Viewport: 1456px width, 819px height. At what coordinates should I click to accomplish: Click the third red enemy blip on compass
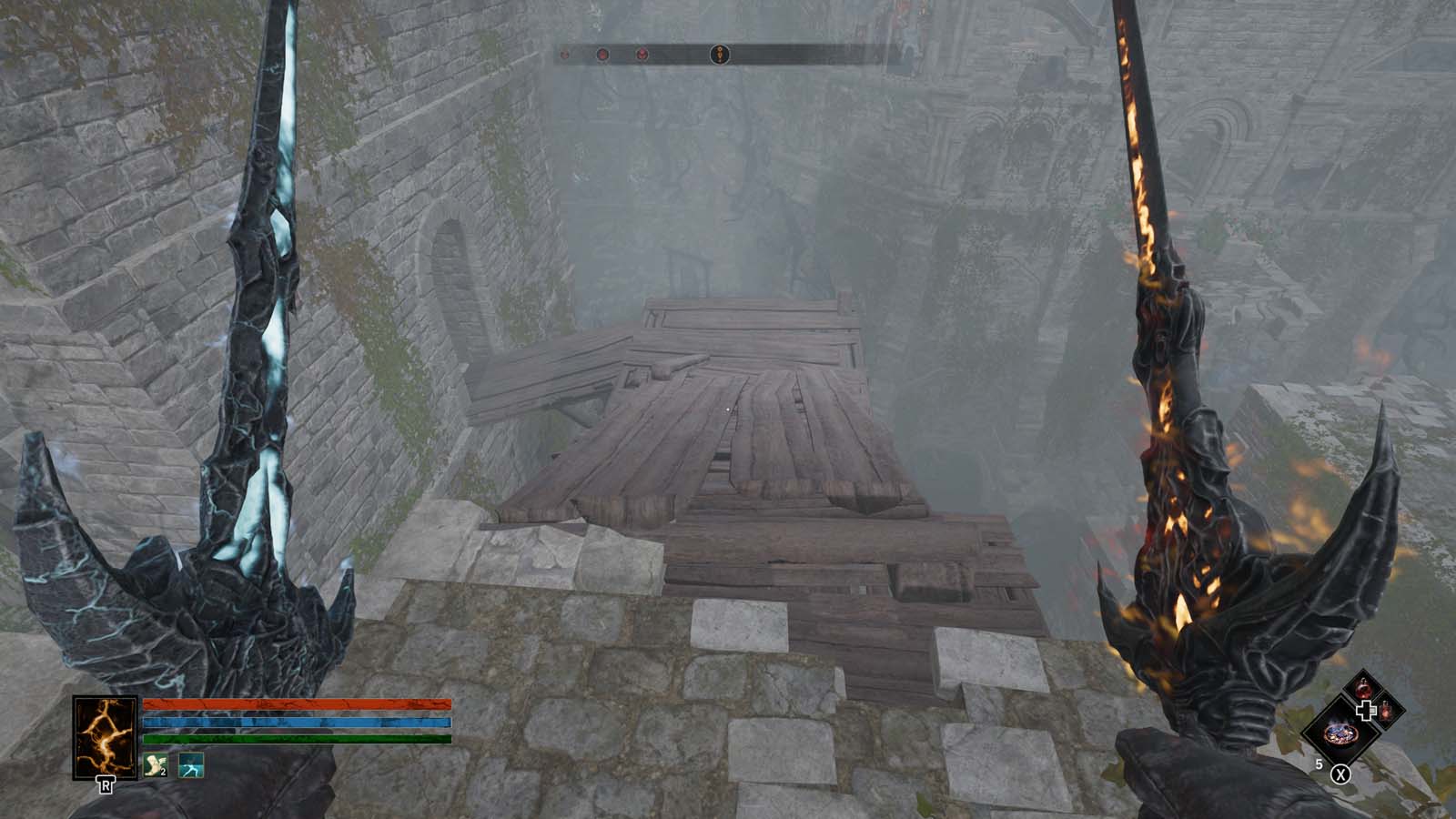[x=642, y=55]
